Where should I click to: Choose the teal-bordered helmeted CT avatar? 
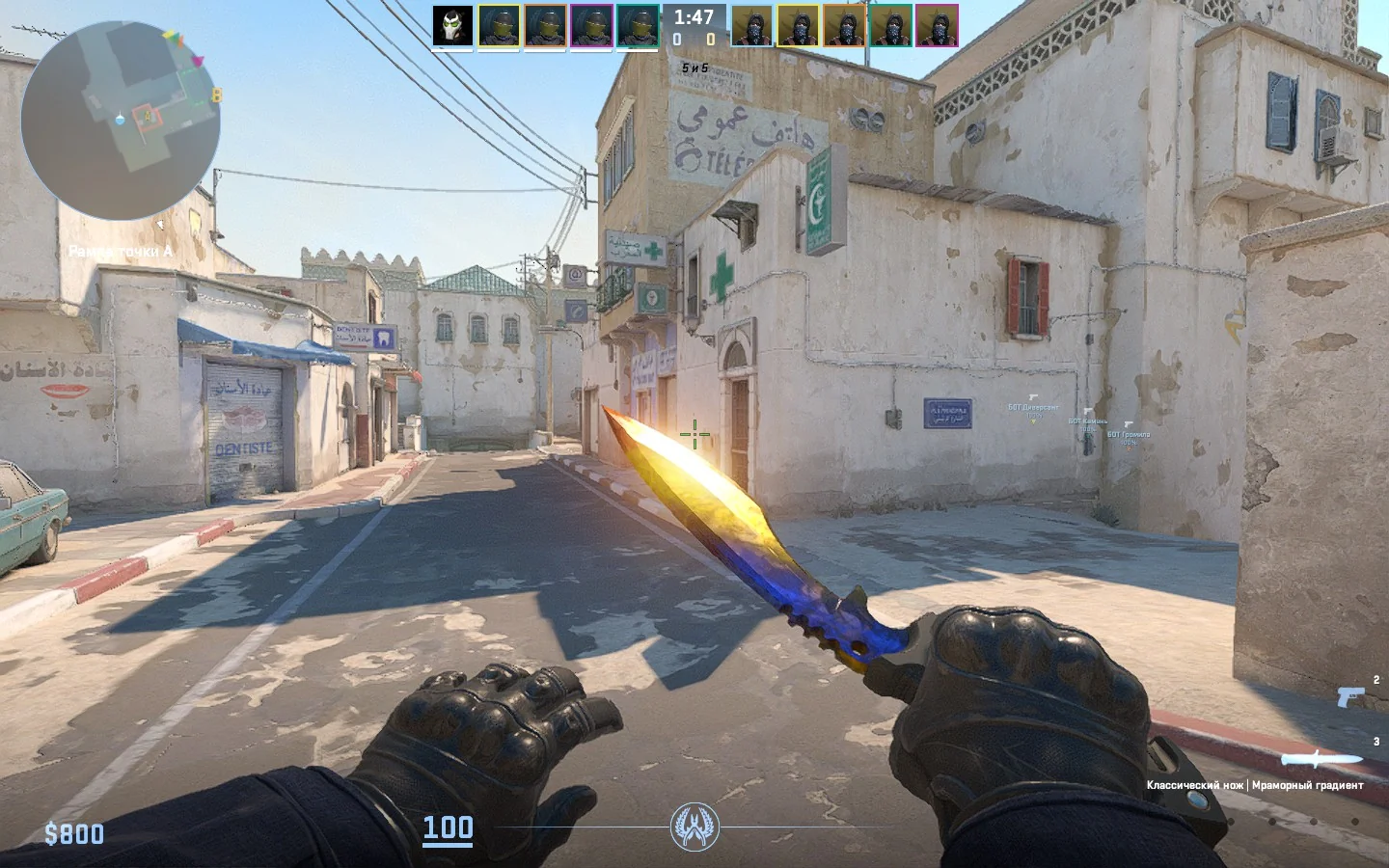click(638, 26)
